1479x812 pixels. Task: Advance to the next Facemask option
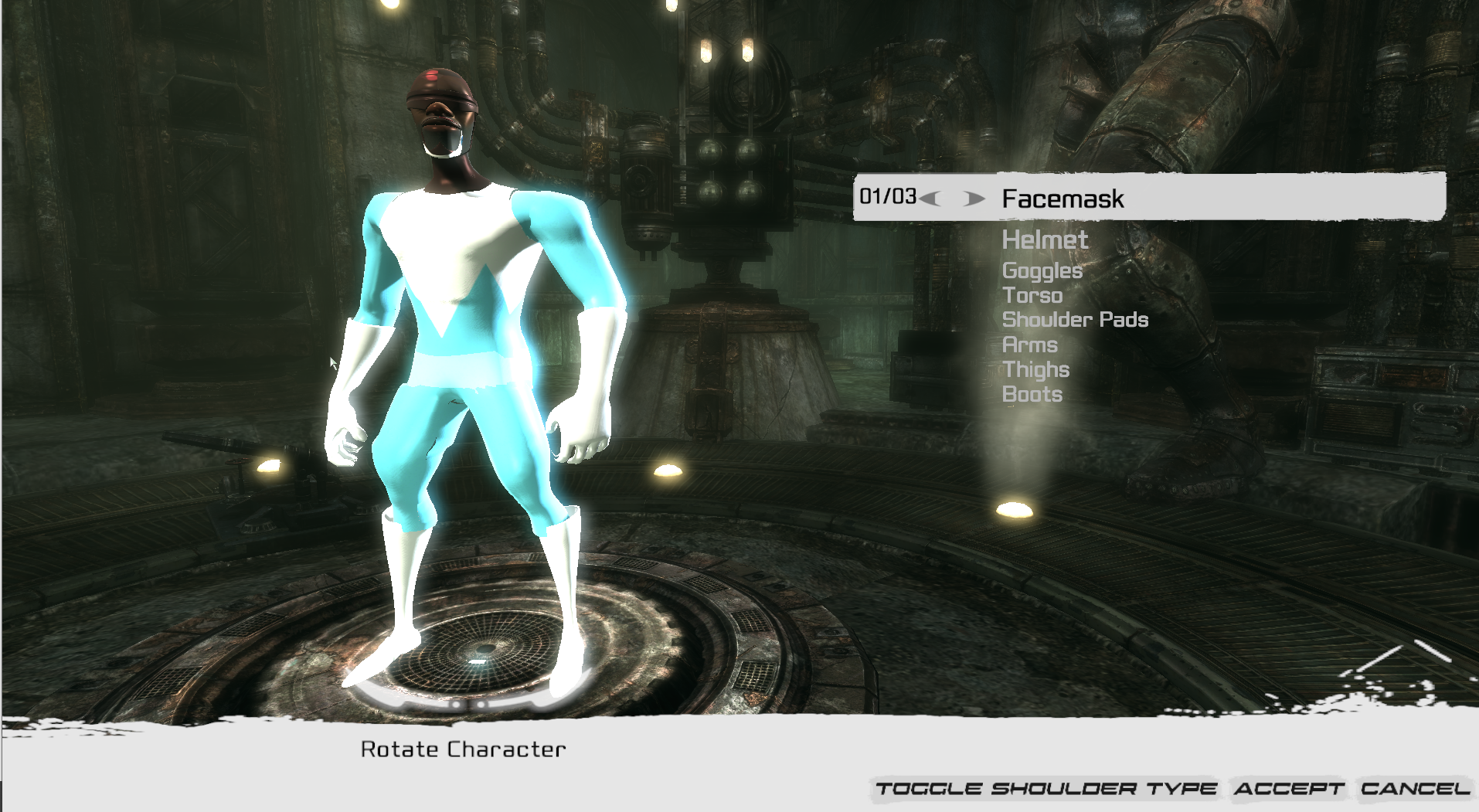tap(972, 198)
